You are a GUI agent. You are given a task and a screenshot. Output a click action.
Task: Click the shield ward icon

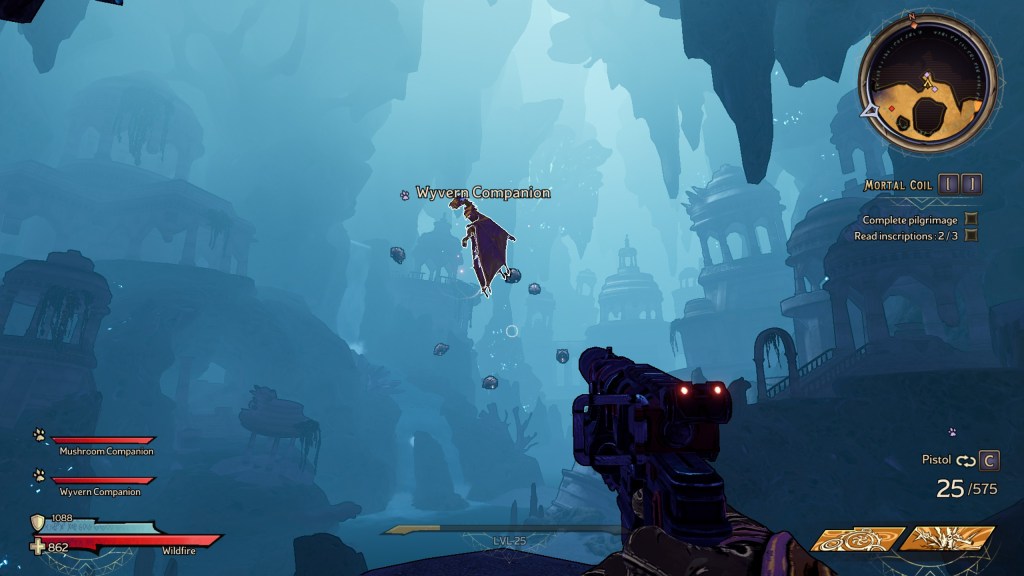(38, 522)
